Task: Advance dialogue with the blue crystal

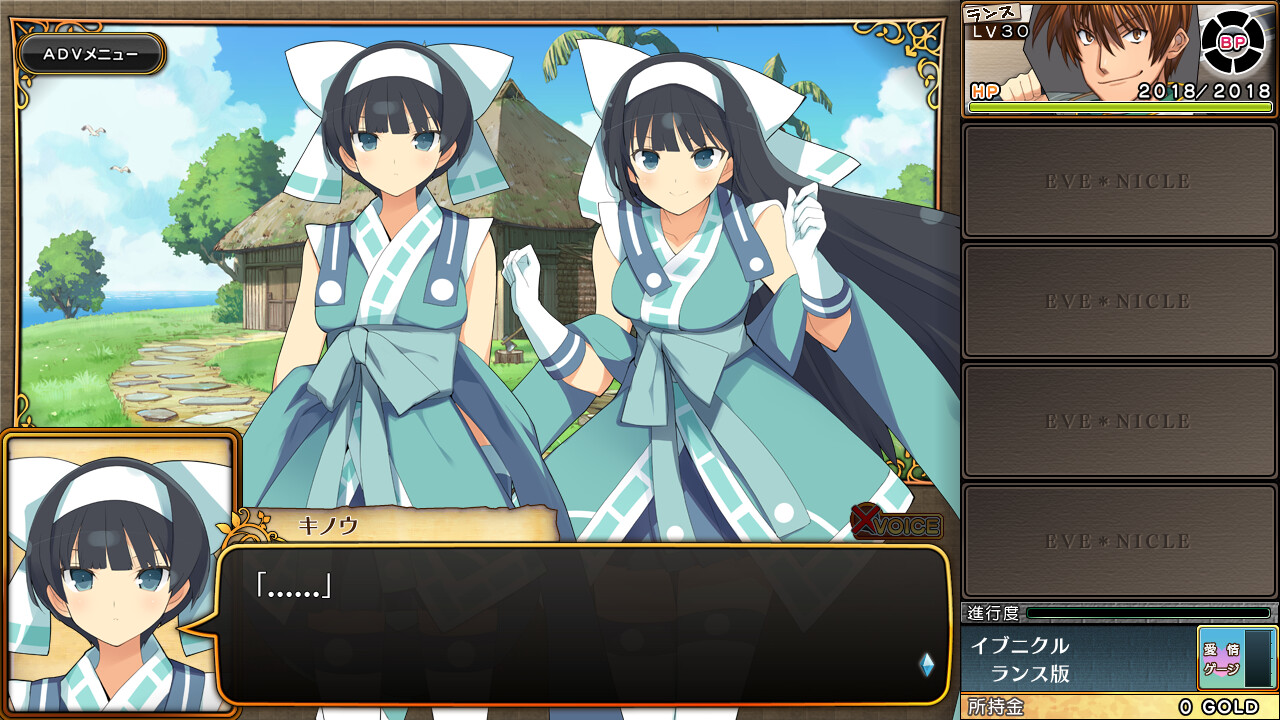Action: tap(926, 665)
